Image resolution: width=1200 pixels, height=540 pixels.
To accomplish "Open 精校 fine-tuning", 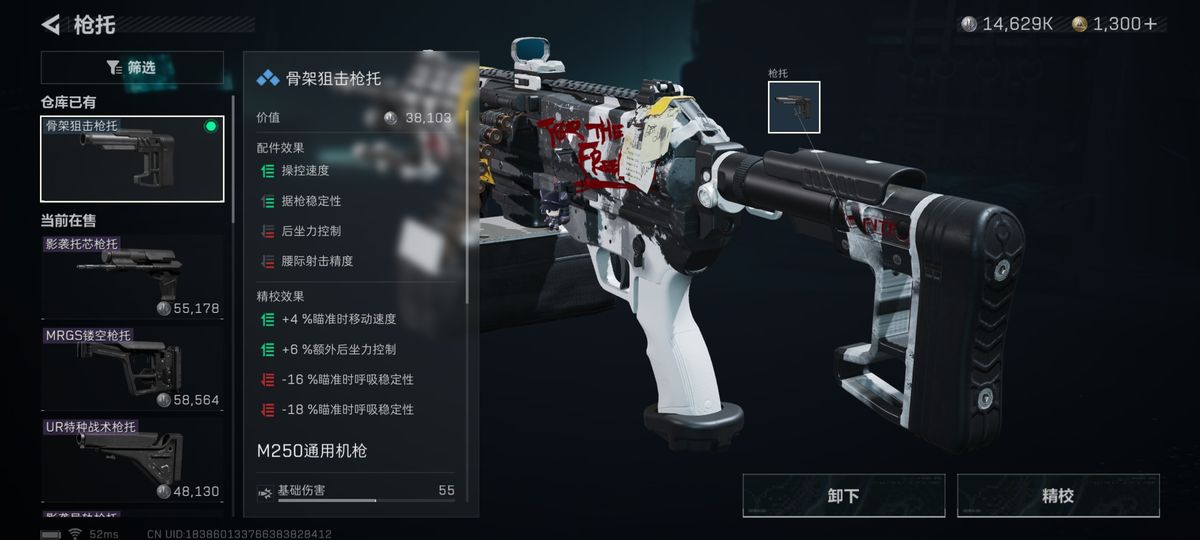I will coord(1058,496).
